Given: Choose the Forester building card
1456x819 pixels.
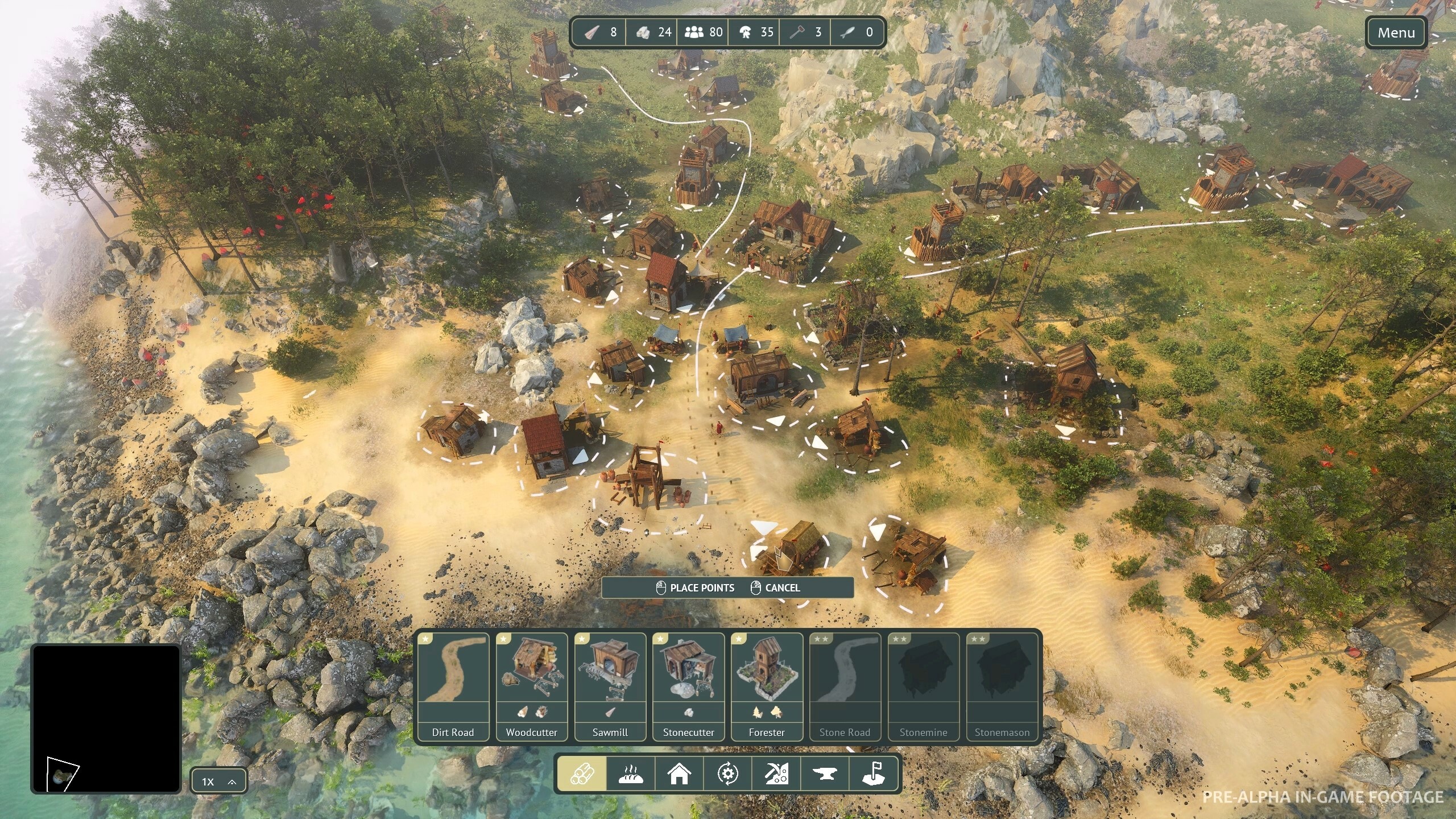Looking at the screenshot, I should tap(767, 686).
